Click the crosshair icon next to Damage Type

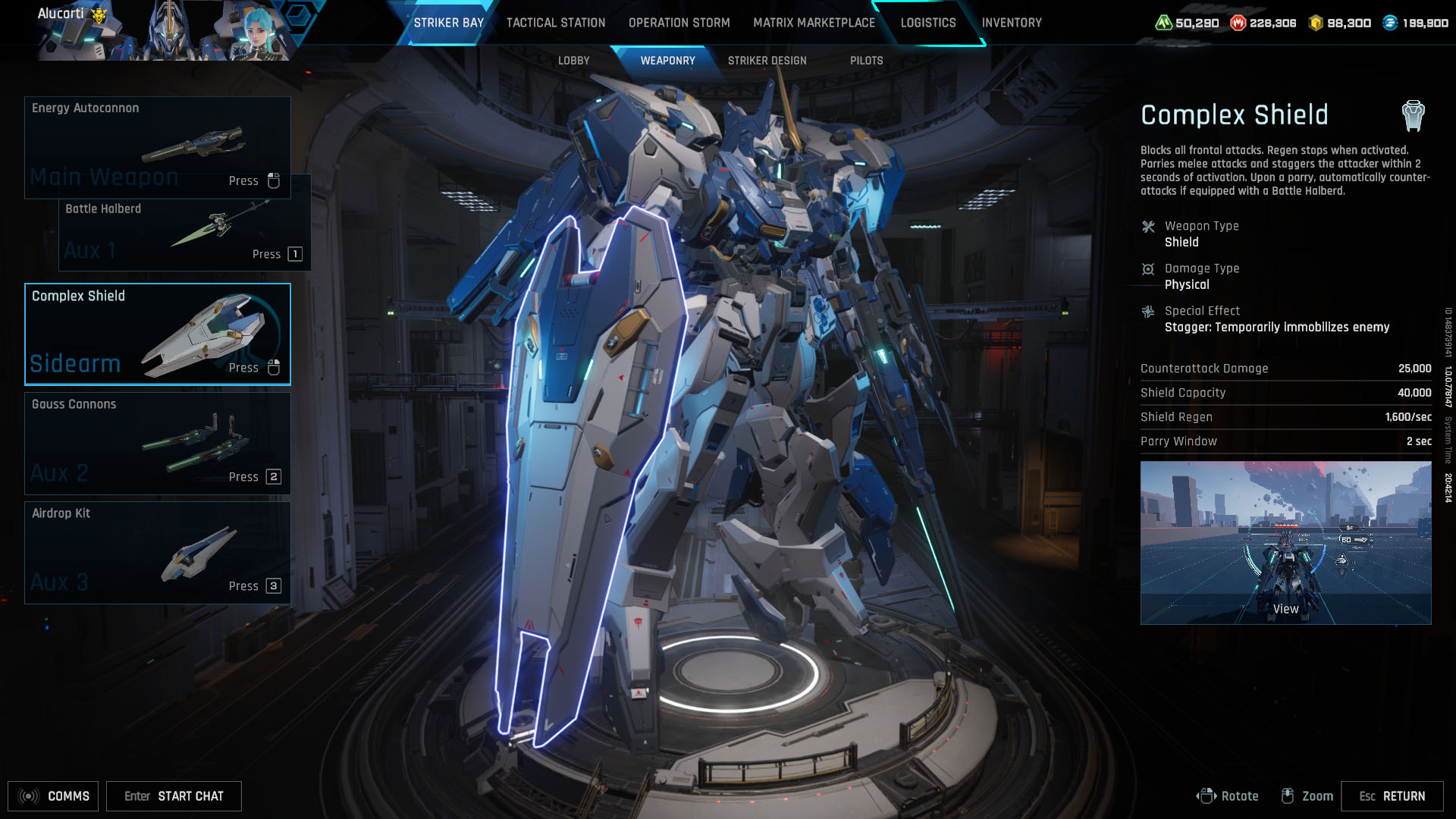(x=1150, y=268)
